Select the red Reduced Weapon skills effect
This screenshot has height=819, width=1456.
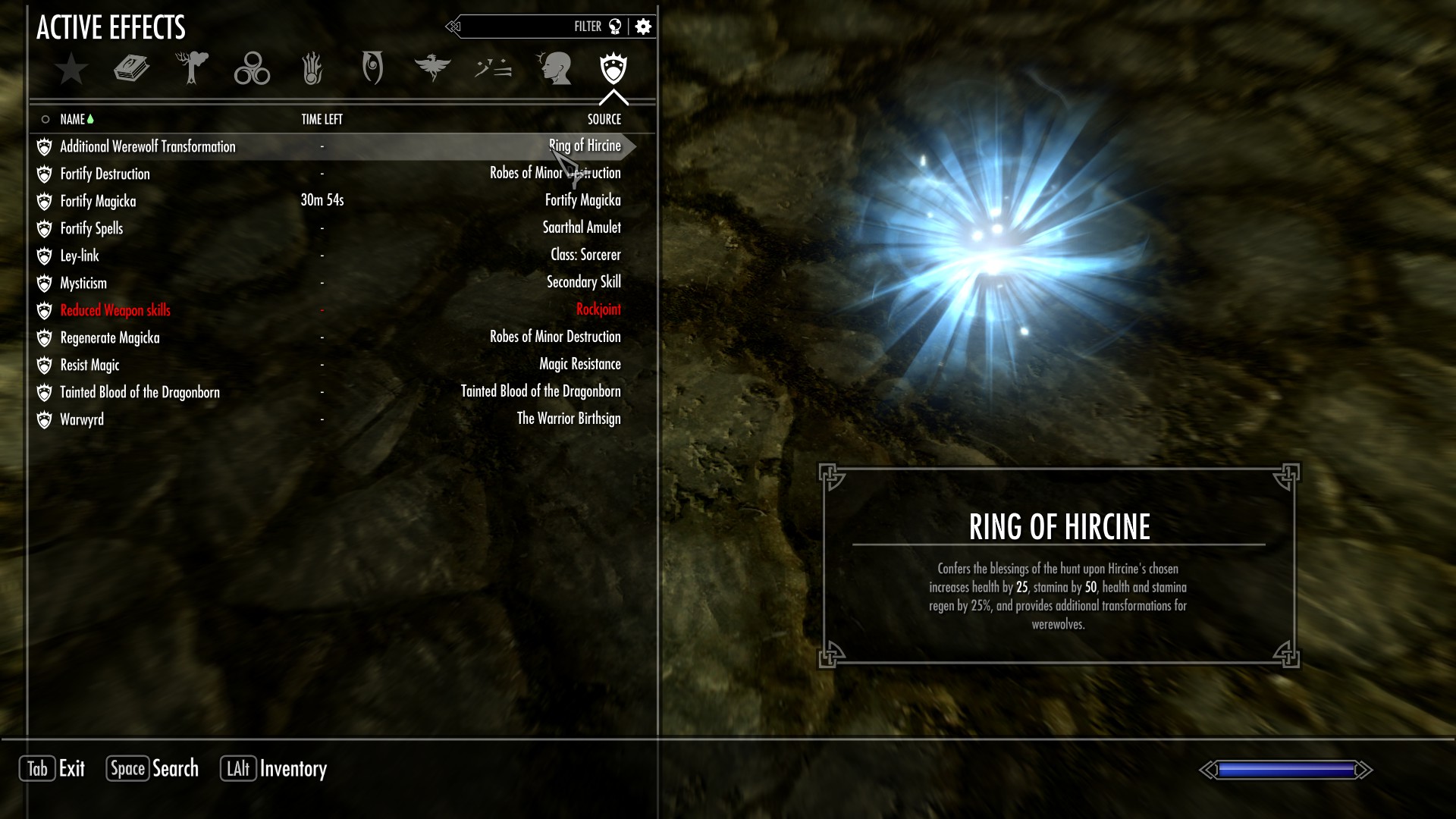tap(115, 310)
